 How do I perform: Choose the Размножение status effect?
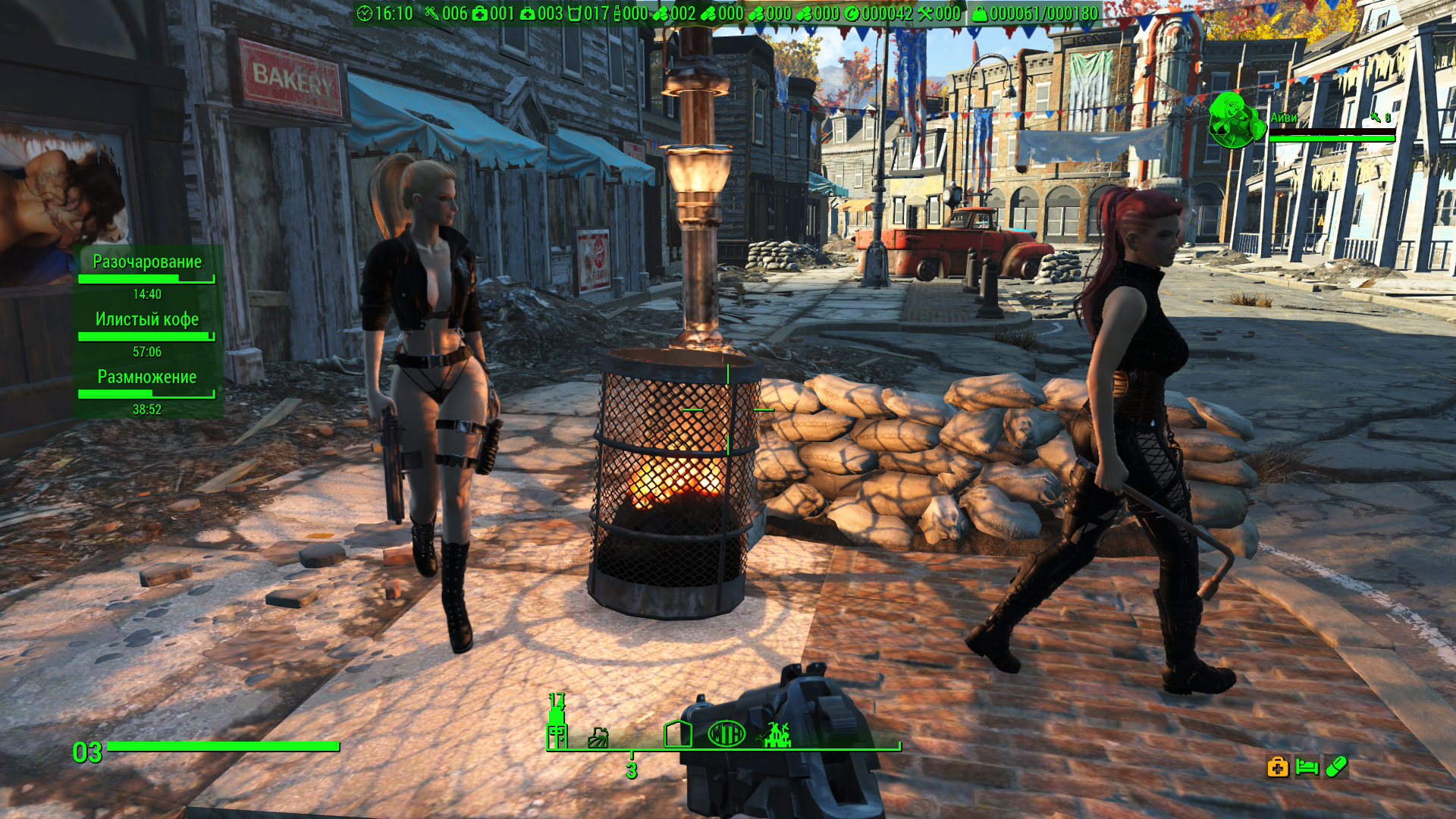[x=147, y=378]
